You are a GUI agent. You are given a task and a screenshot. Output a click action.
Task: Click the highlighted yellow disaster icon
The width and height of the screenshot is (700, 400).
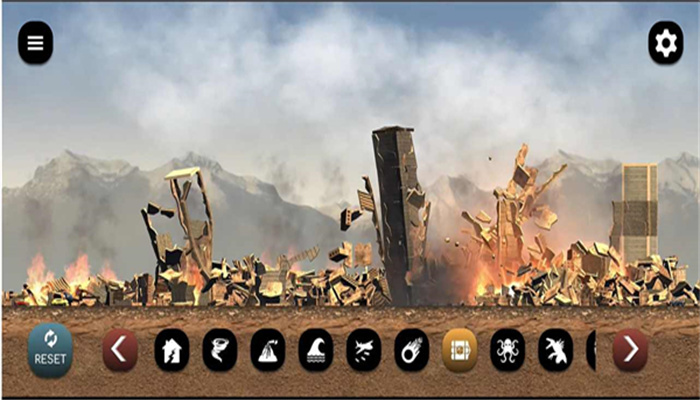pyautogui.click(x=460, y=350)
